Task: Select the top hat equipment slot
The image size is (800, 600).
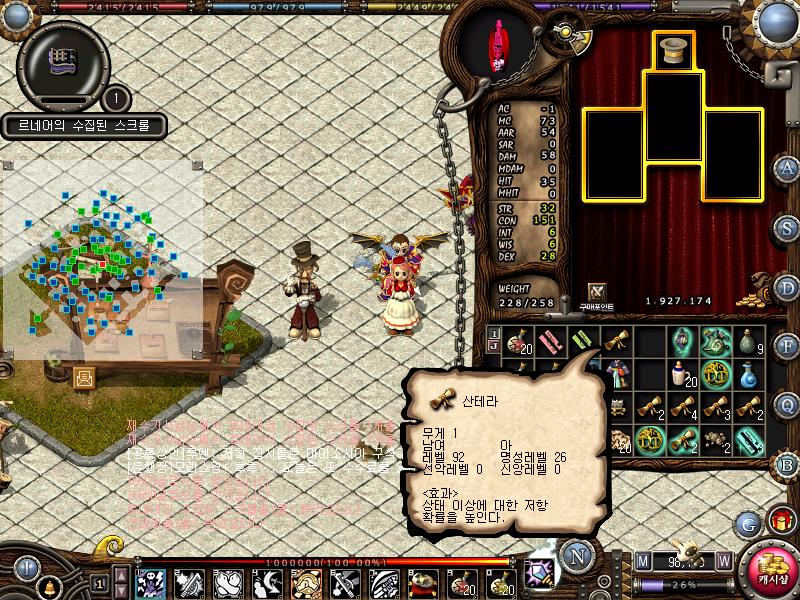Action: [674, 51]
